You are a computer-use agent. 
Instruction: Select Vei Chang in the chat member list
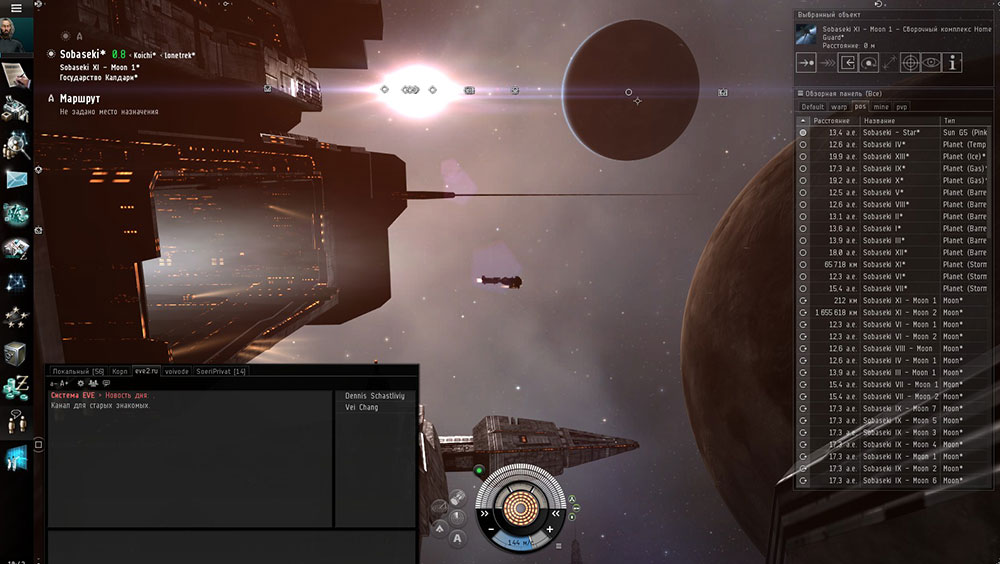pyautogui.click(x=361, y=407)
